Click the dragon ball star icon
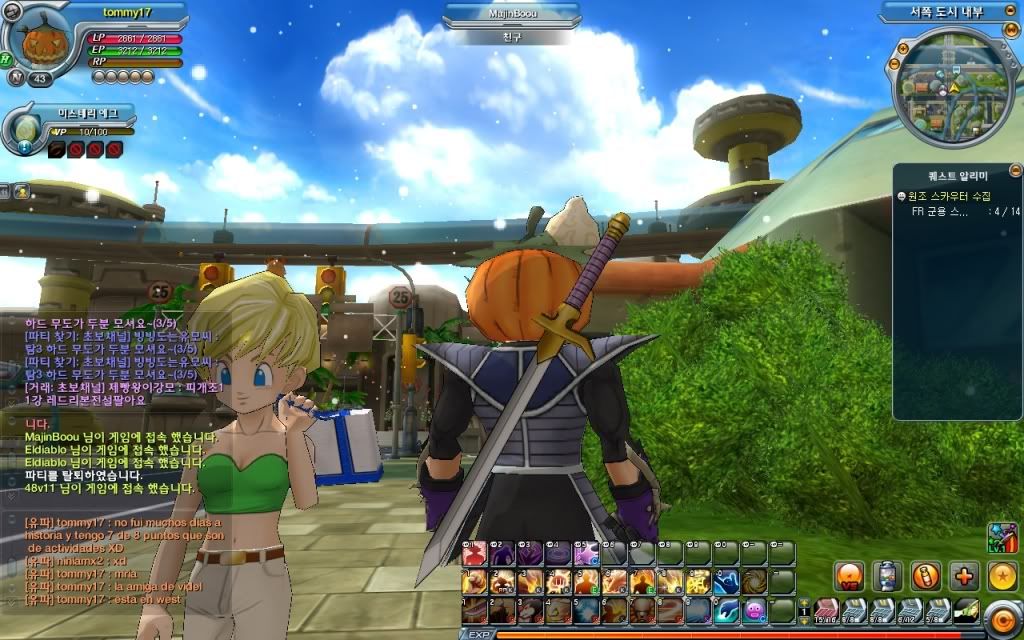 point(1002,575)
